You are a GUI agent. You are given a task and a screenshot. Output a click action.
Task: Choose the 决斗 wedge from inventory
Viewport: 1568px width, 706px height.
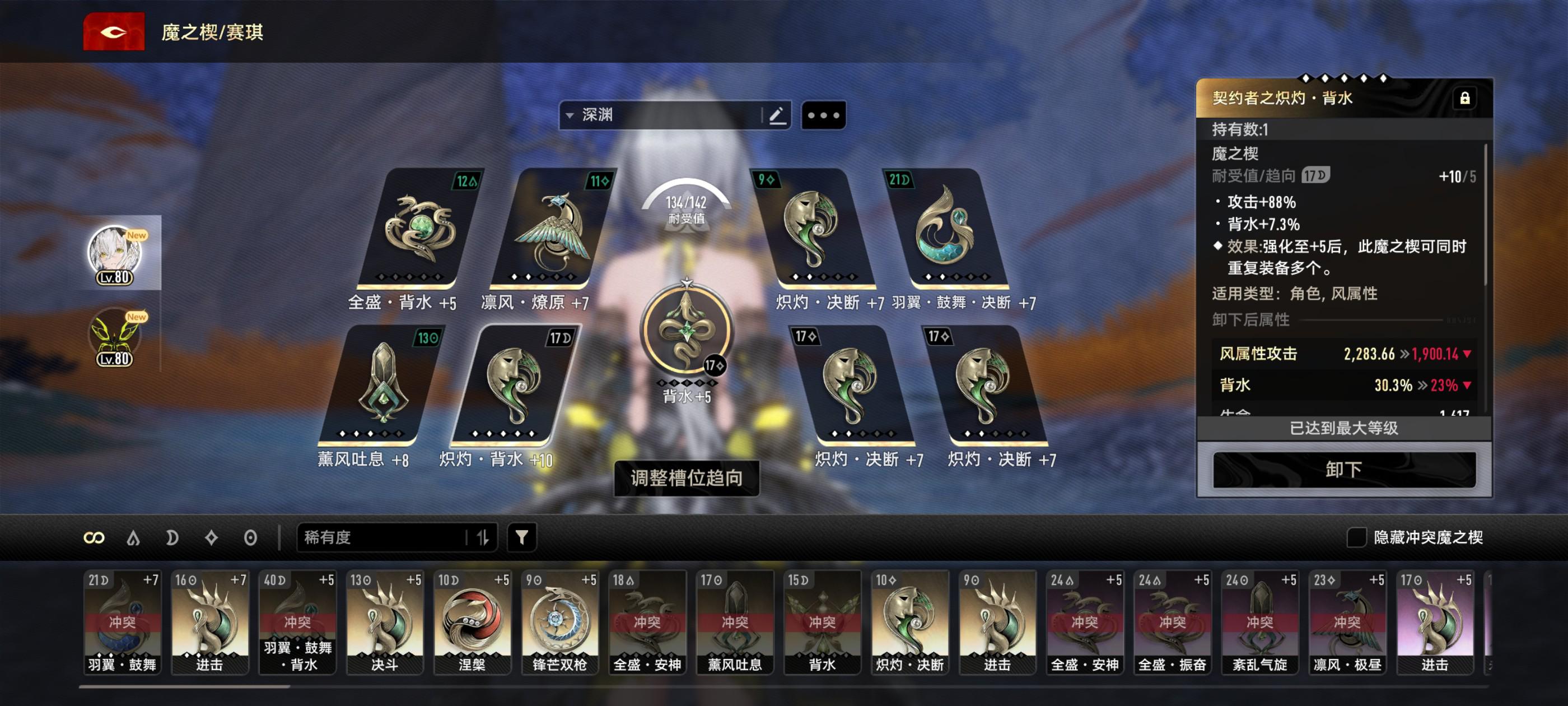384,621
